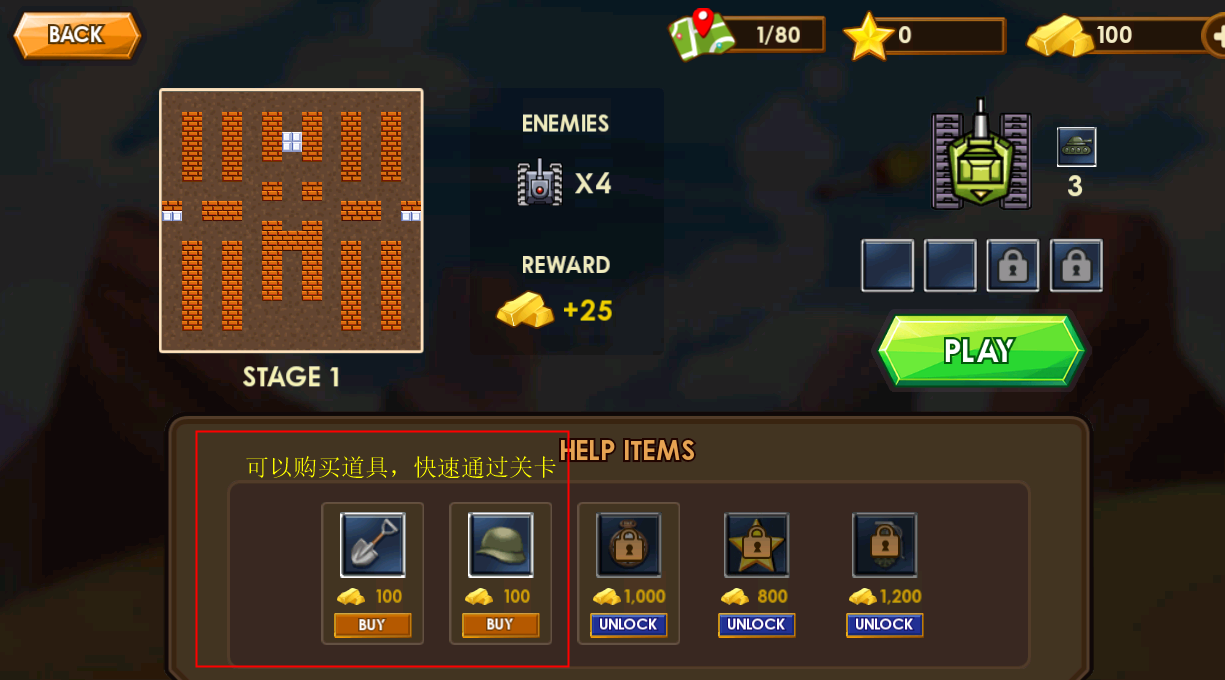Viewport: 1225px width, 680px height.
Task: Unlock the 1,200 gold grenade item
Action: (884, 625)
